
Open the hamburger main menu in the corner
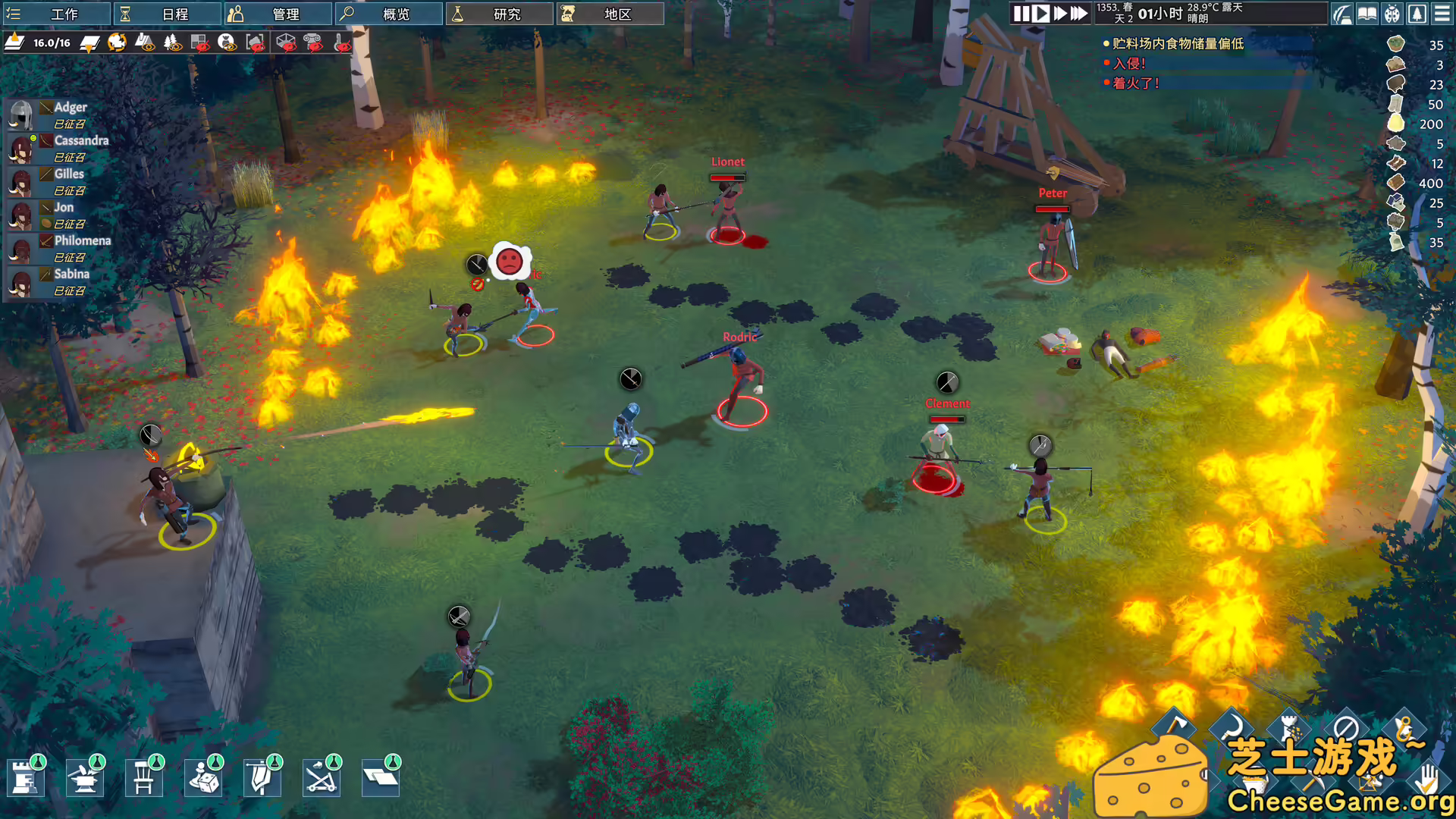pyautogui.click(x=1443, y=14)
